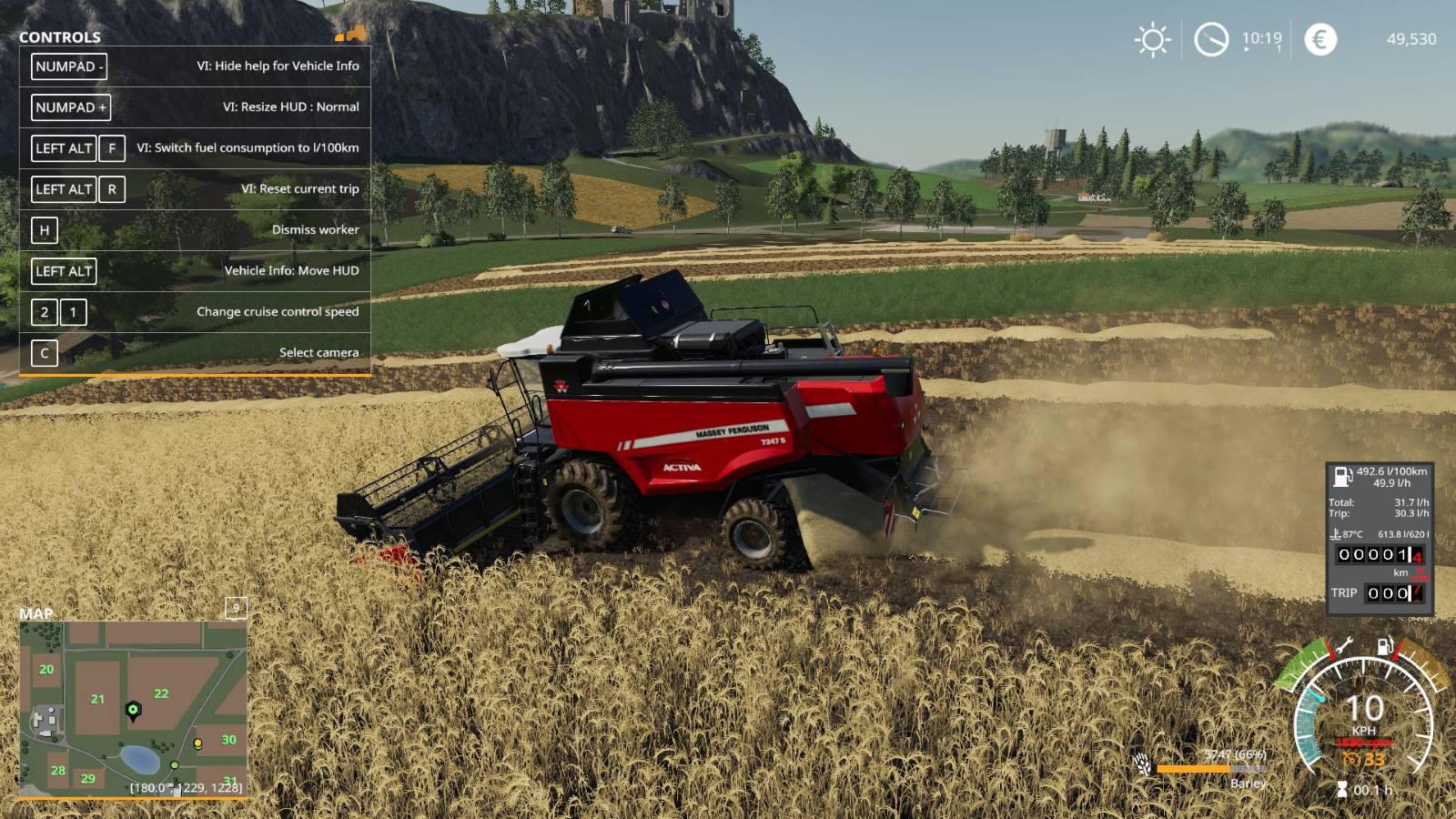Select field 22 on the minimap

161,693
